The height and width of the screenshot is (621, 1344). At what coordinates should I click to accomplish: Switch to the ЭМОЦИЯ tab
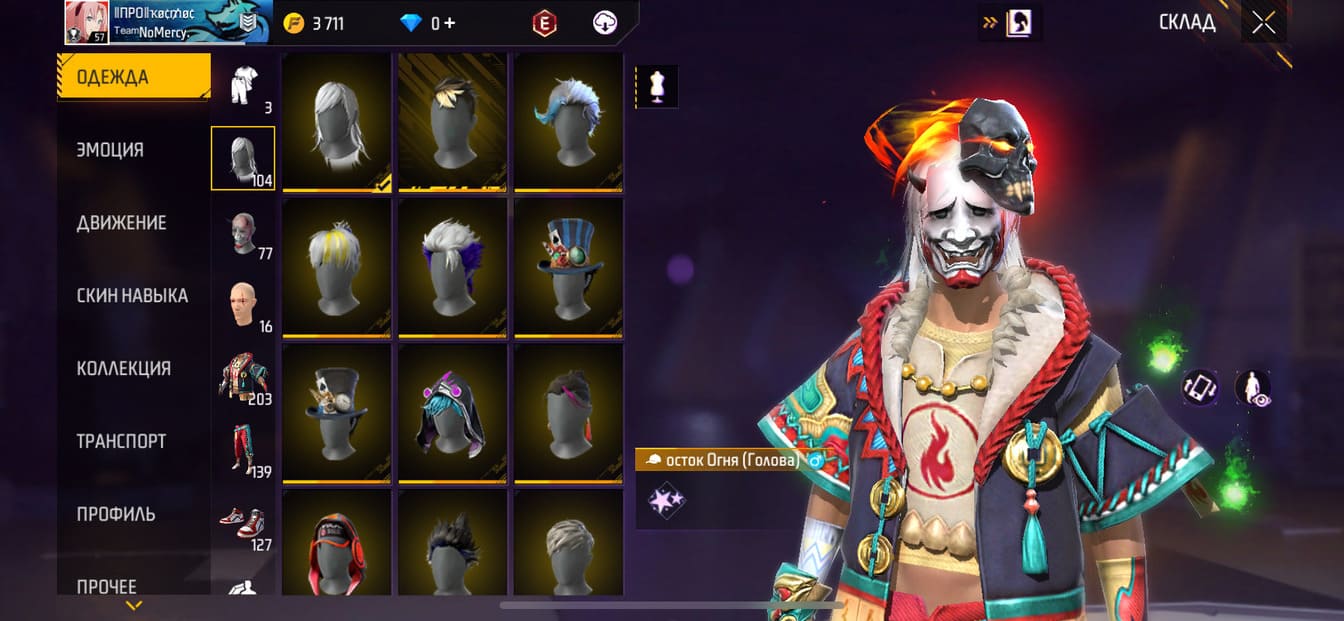(110, 150)
